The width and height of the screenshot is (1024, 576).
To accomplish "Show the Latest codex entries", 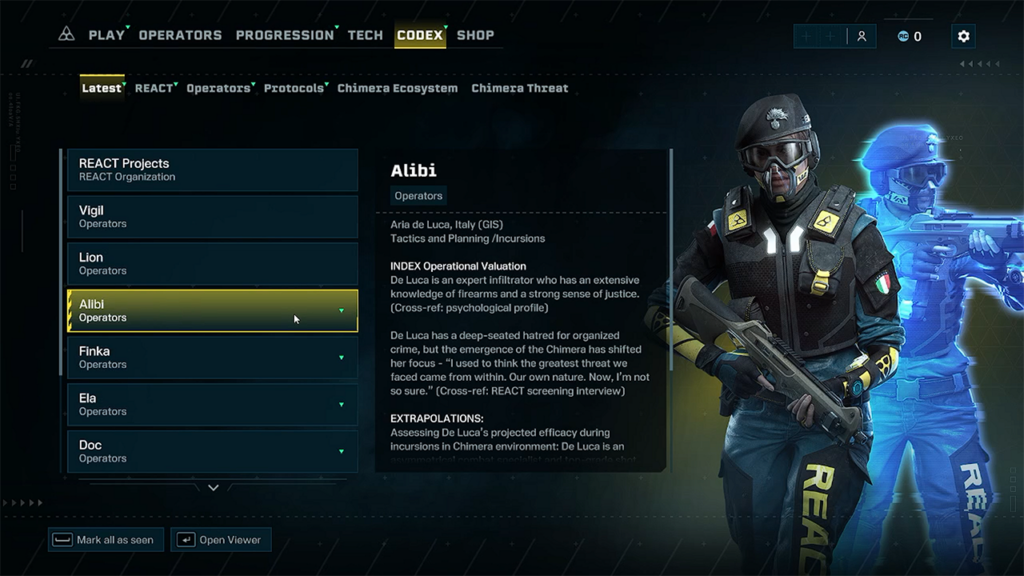I will point(101,88).
